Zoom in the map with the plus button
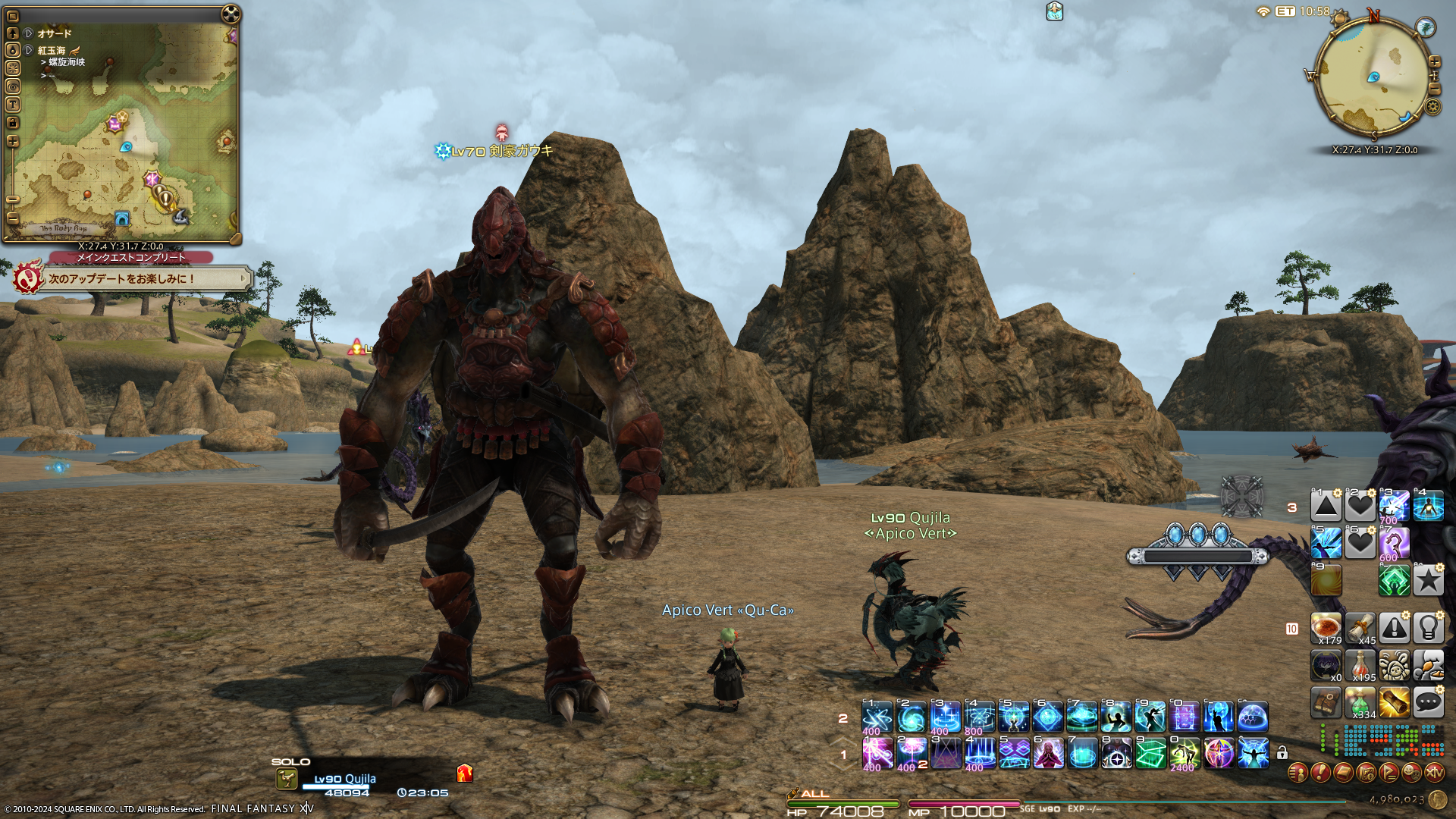Viewport: 1456px width, 819px height. coord(12,141)
